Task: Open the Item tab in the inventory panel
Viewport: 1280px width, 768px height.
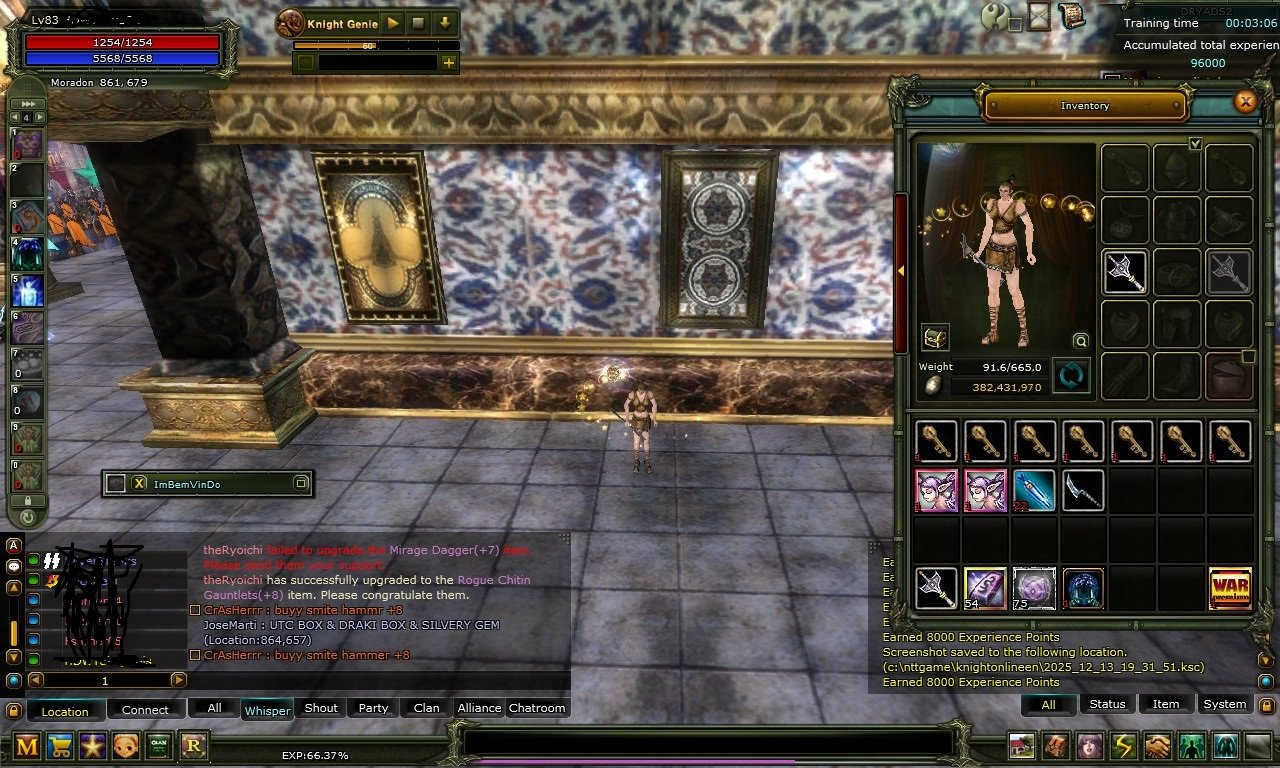Action: [1165, 704]
